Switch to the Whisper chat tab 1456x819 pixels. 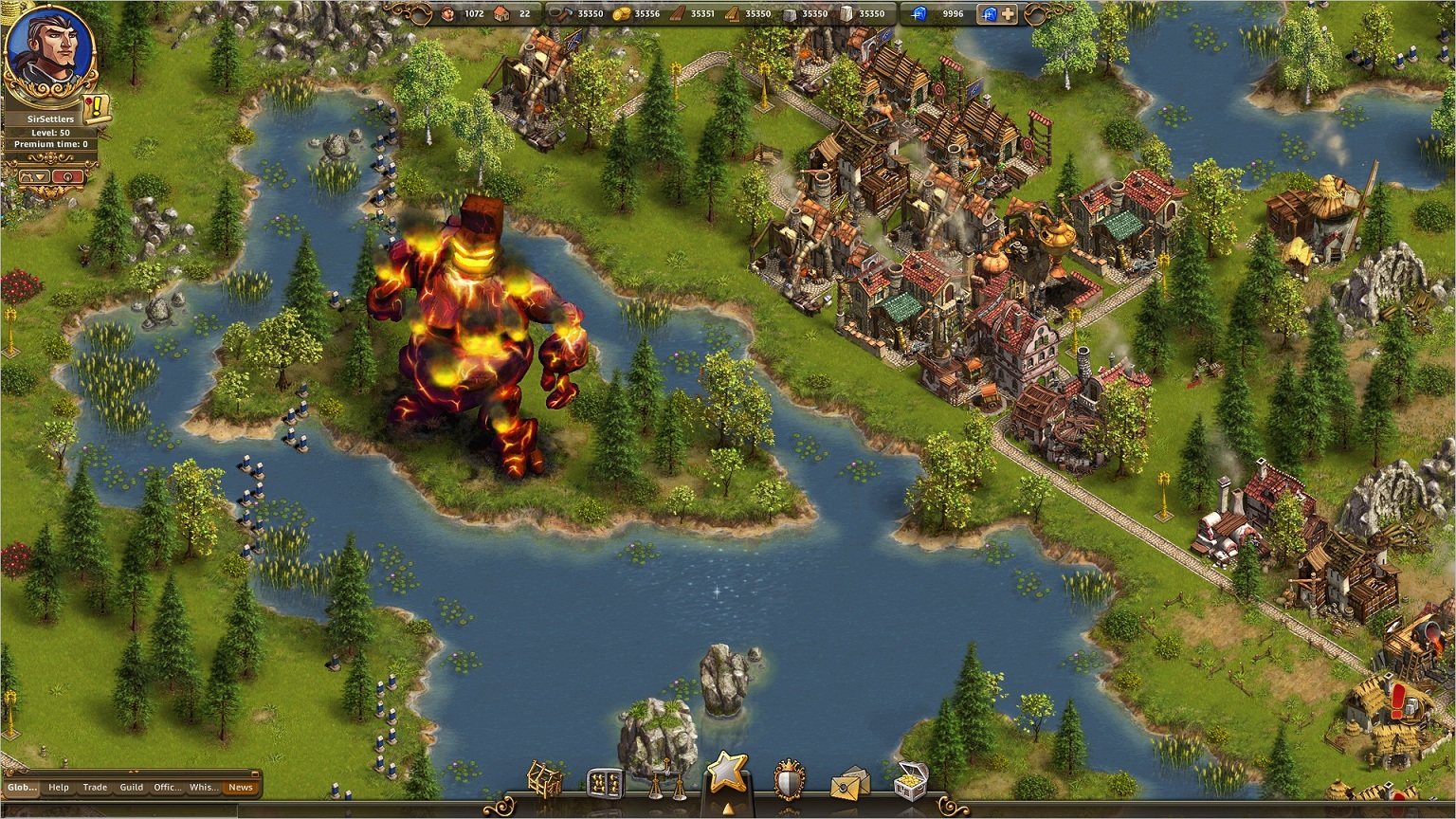tap(203, 787)
